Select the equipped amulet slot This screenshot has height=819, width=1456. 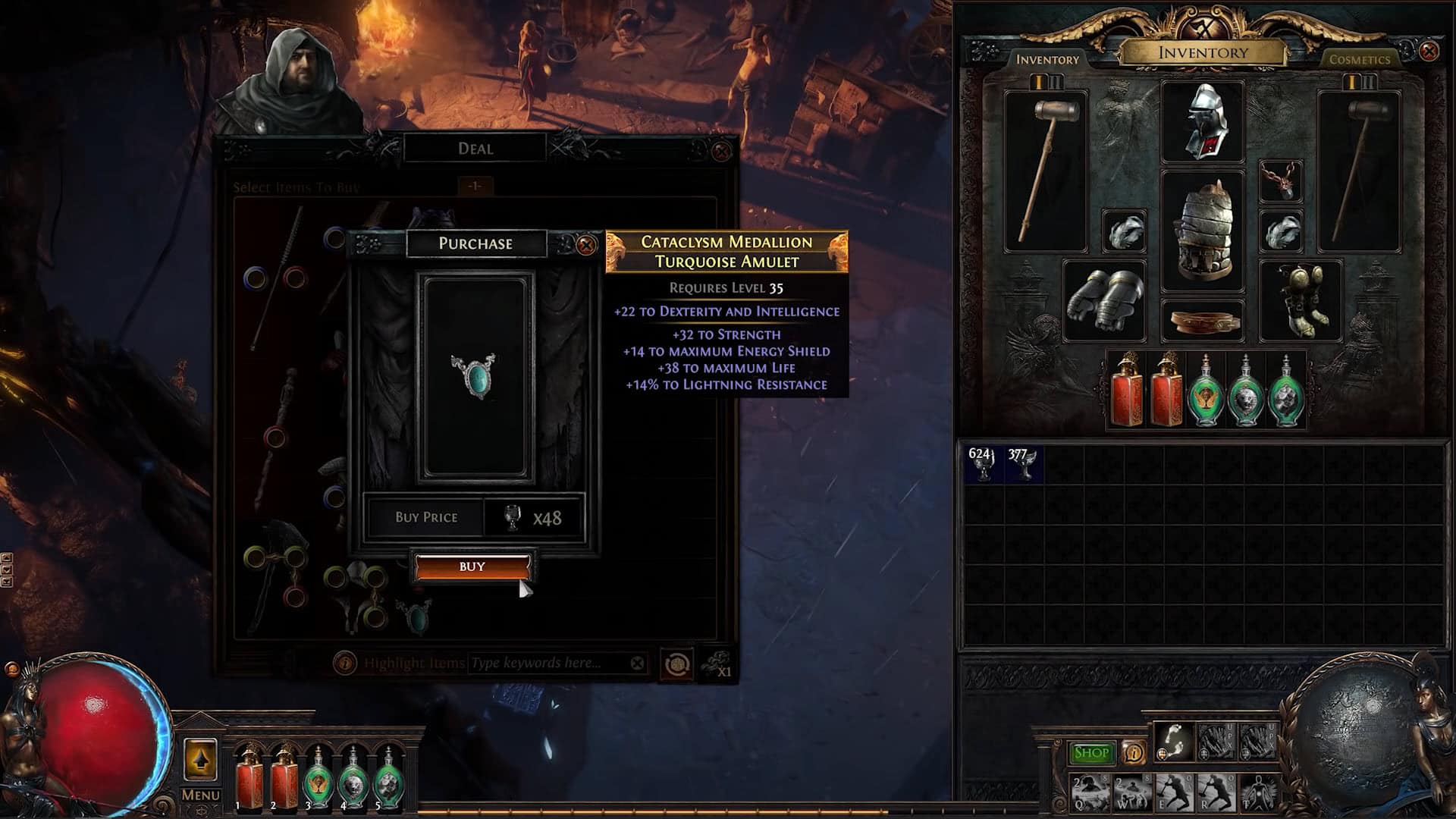(x=1280, y=180)
